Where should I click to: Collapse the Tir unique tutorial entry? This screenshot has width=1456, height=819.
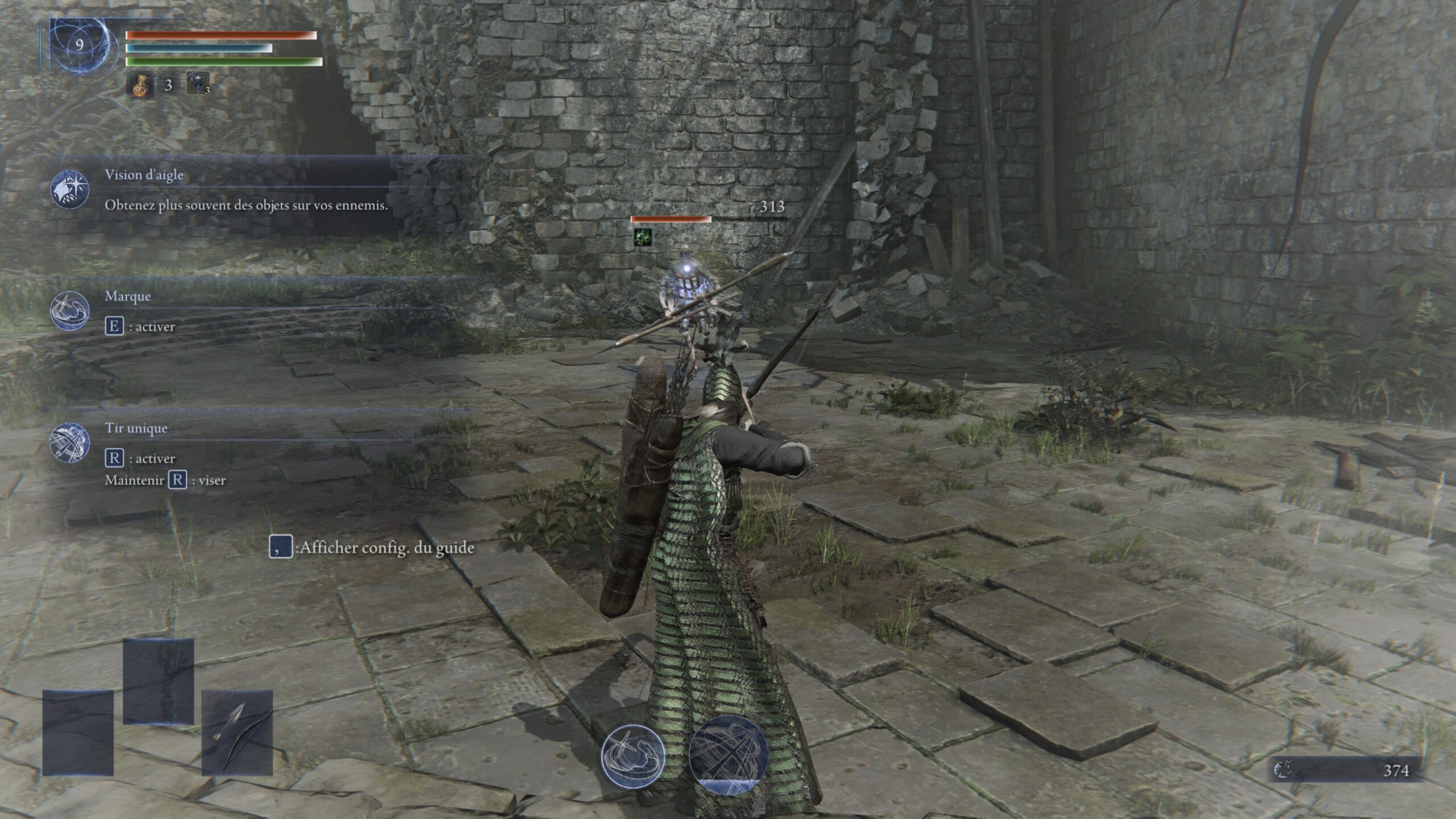click(136, 428)
